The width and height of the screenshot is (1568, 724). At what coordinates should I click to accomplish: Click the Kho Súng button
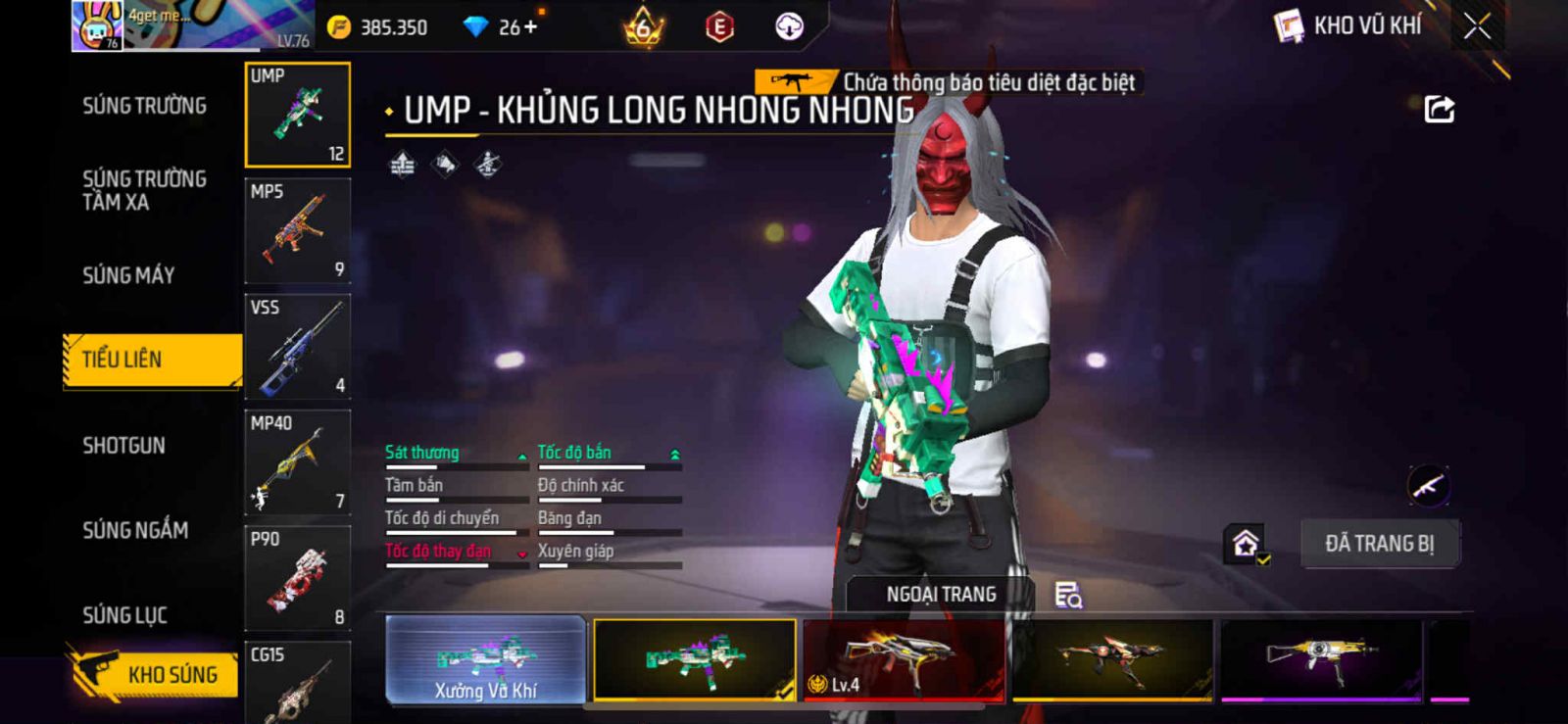(x=155, y=674)
